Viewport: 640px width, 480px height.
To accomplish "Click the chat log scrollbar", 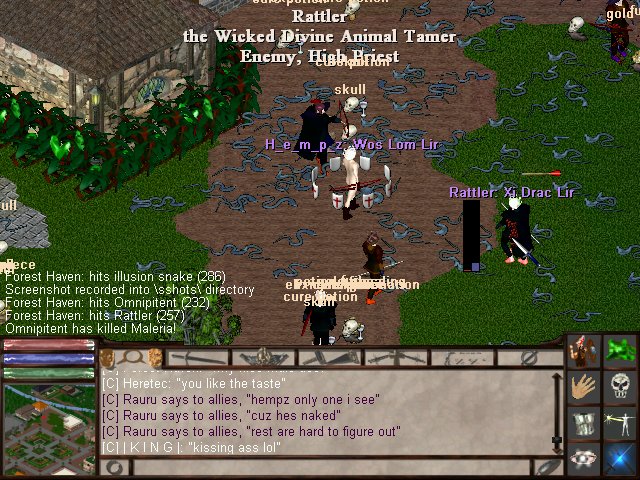I will pos(557,410).
